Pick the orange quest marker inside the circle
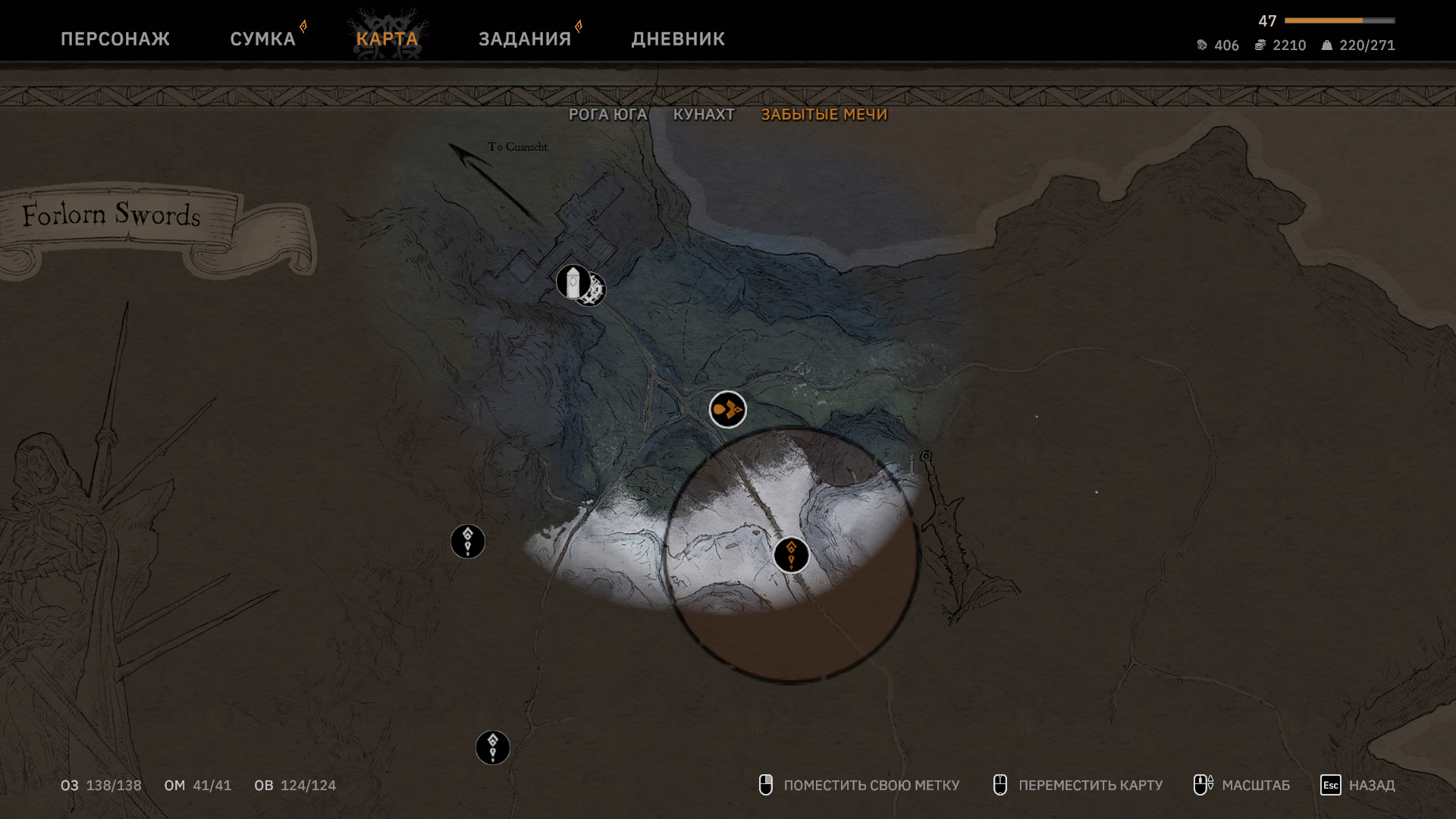This screenshot has height=819, width=1456. pyautogui.click(x=791, y=554)
